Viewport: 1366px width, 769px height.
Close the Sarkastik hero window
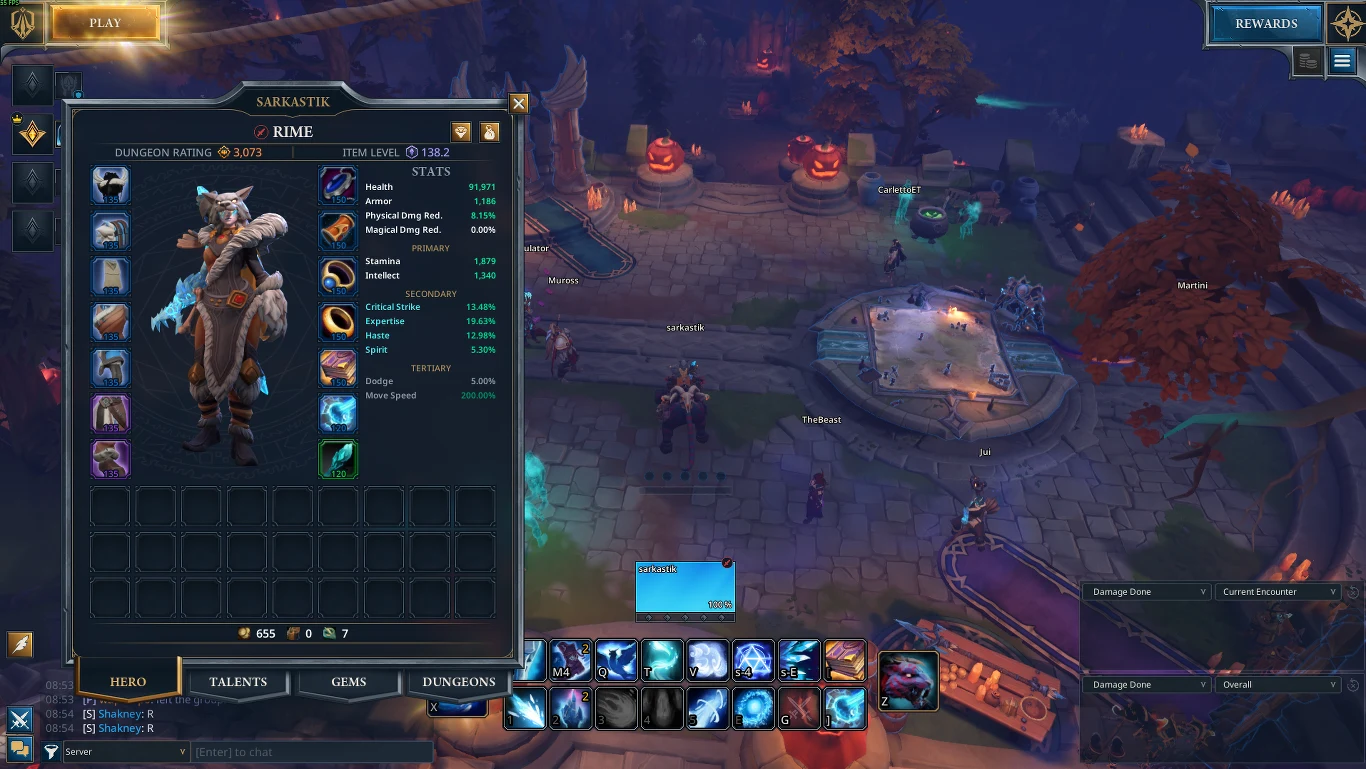(x=518, y=103)
